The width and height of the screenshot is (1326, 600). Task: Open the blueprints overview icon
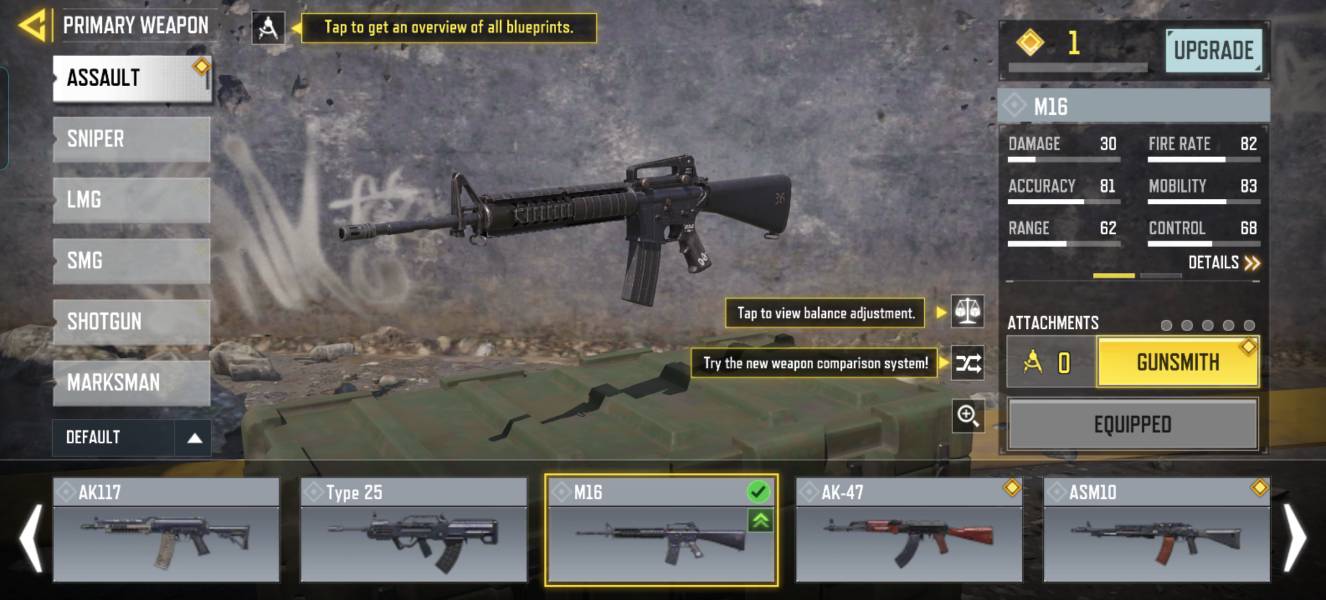click(x=268, y=28)
